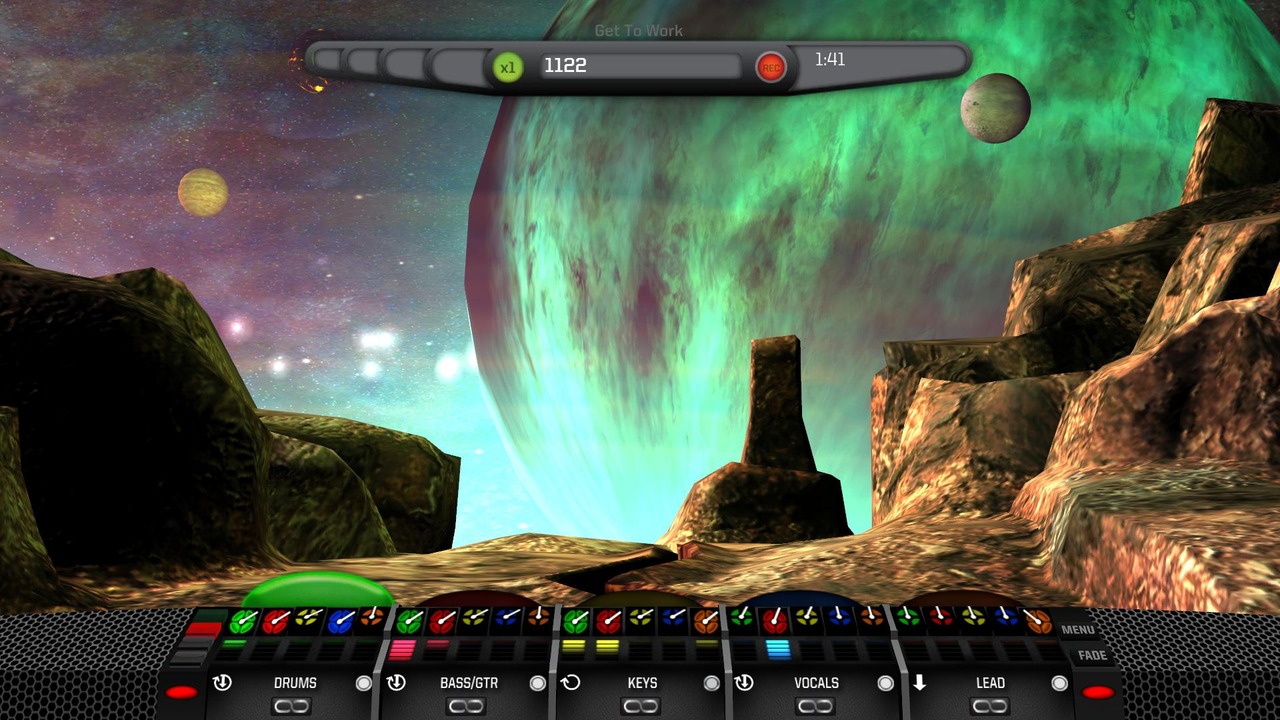Select the green dial in the KEYS section
The image size is (1280, 720).
(x=575, y=622)
